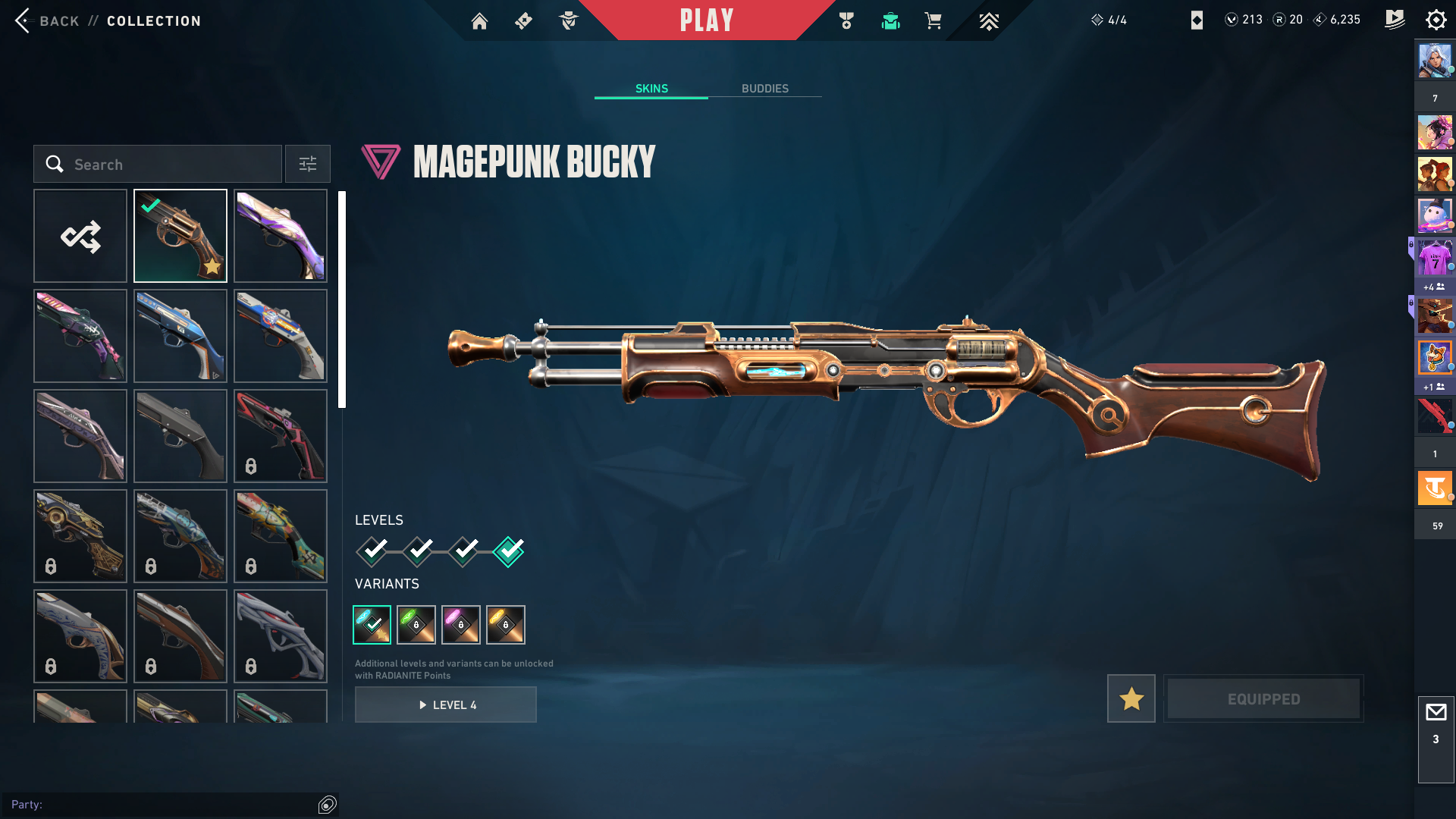Select the locked green variant swatch
Viewport: 1456px width, 819px height.
click(416, 625)
